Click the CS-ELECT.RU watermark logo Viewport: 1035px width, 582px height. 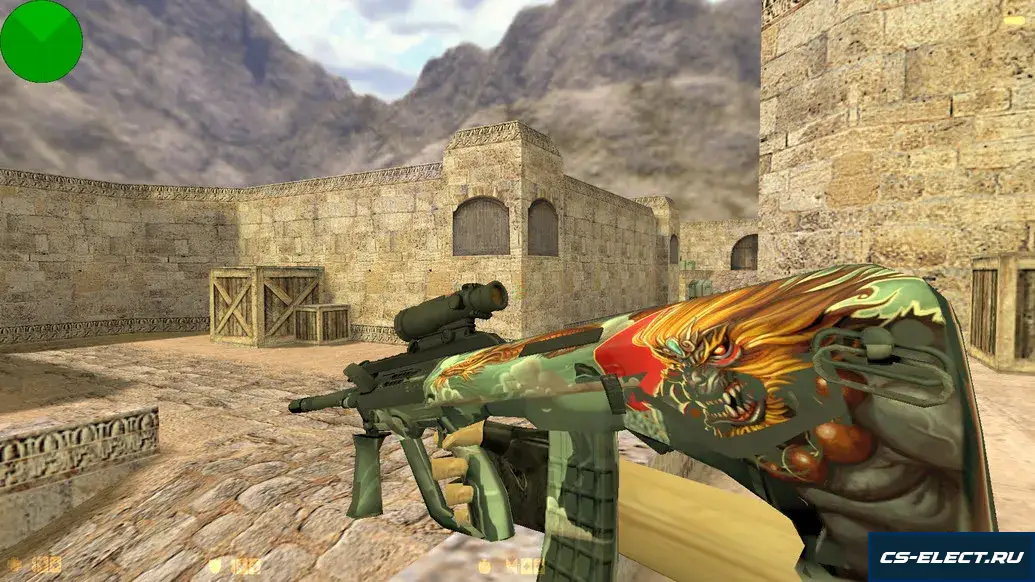point(950,557)
